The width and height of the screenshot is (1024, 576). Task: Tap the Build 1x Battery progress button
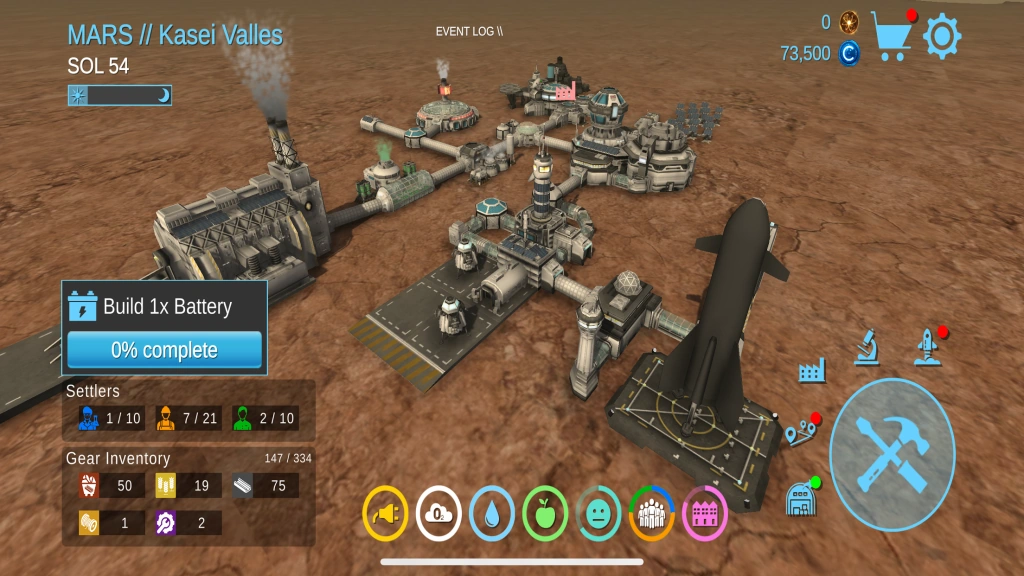165,350
